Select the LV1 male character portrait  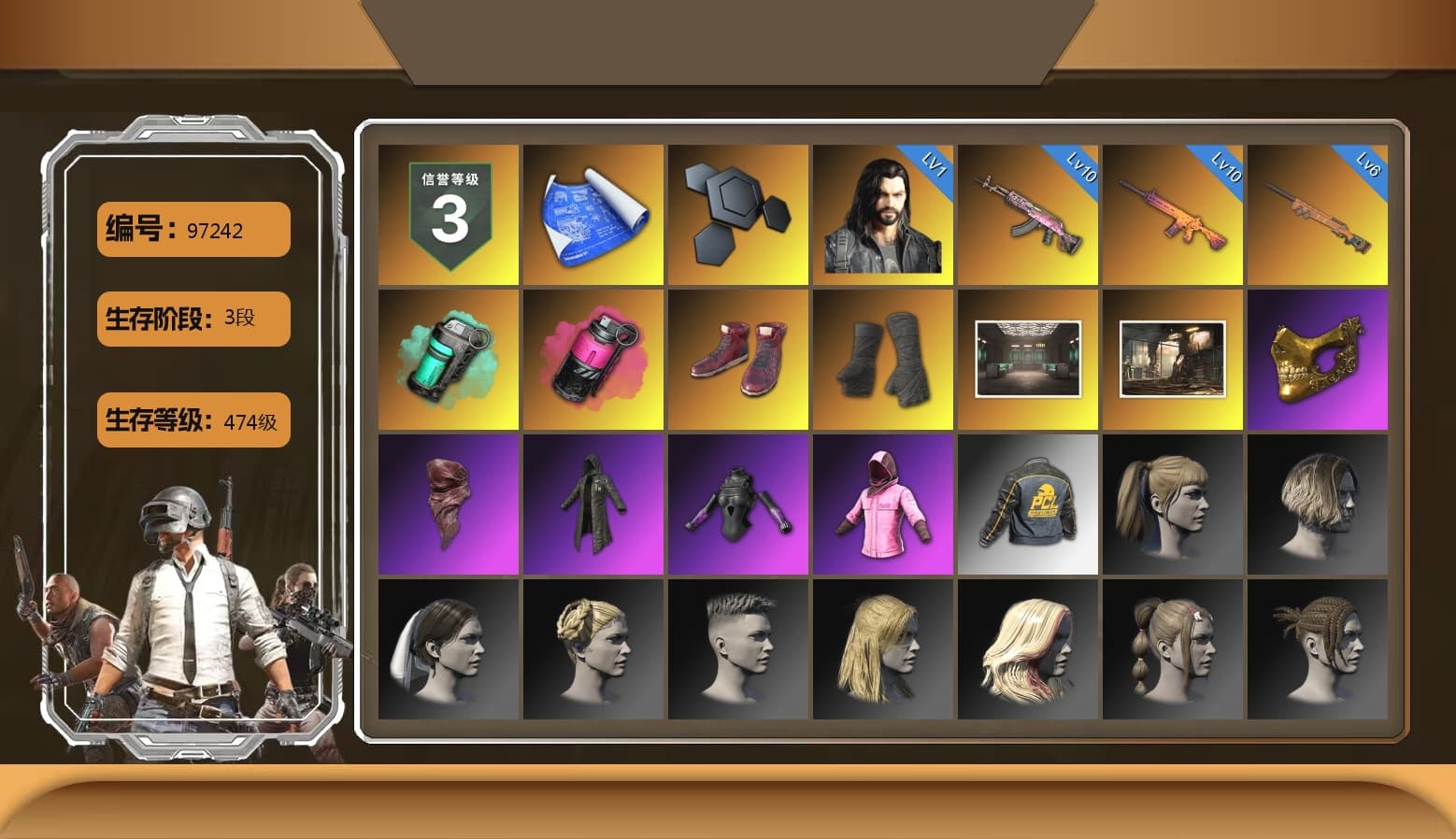coord(882,213)
